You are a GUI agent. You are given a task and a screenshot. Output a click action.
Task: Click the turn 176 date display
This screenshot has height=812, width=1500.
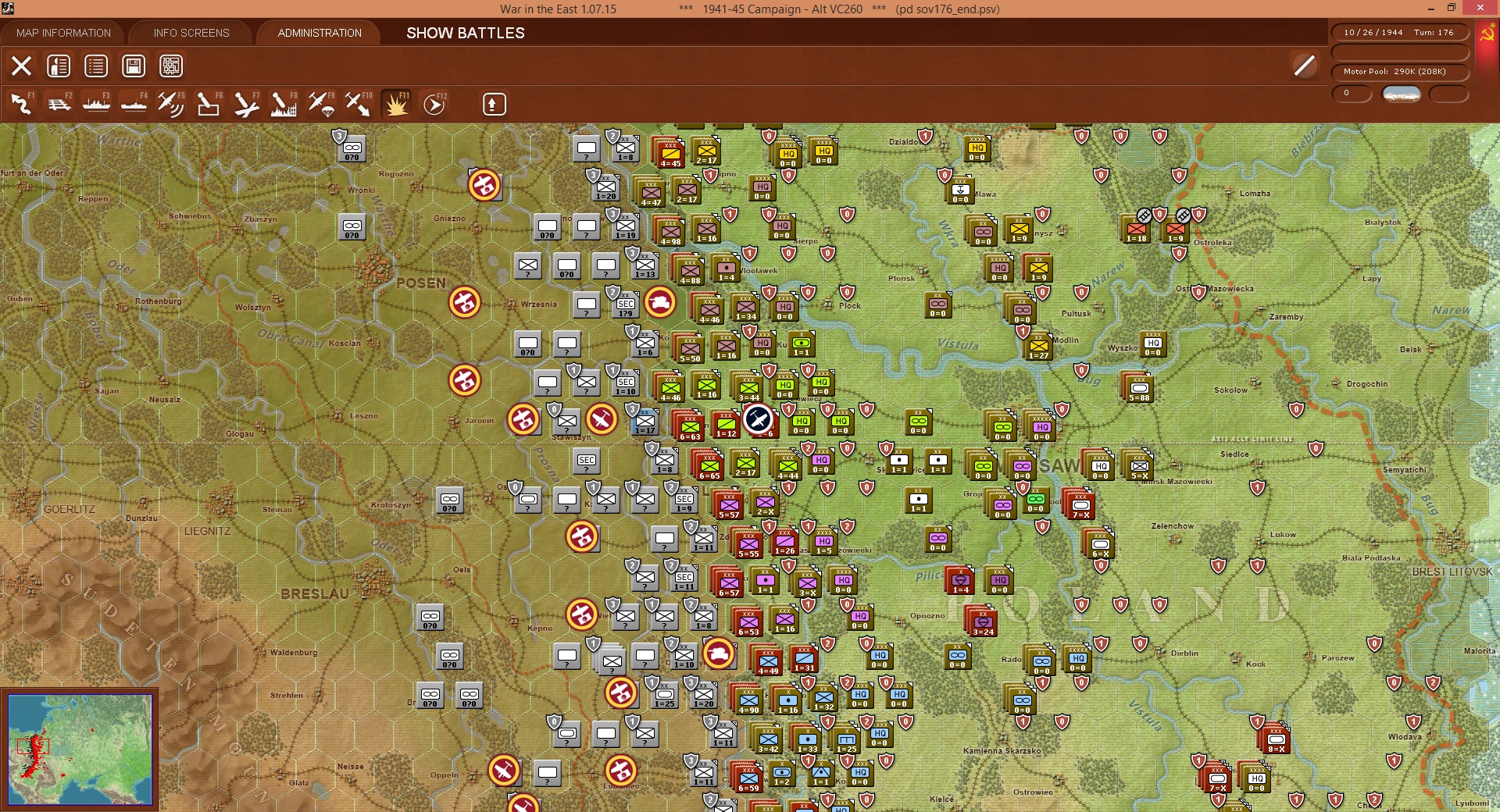1401,32
